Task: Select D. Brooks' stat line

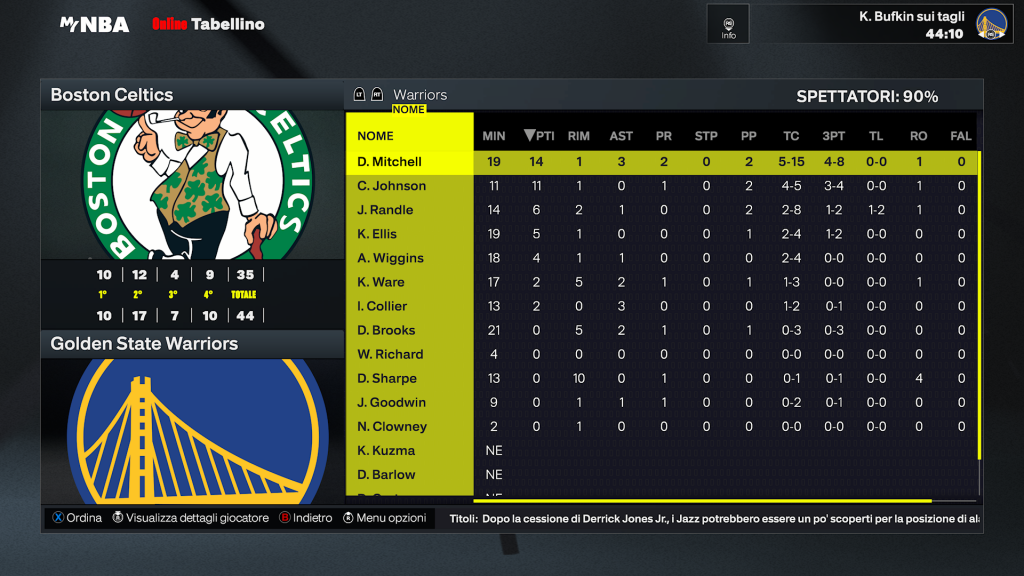Action: [386, 330]
